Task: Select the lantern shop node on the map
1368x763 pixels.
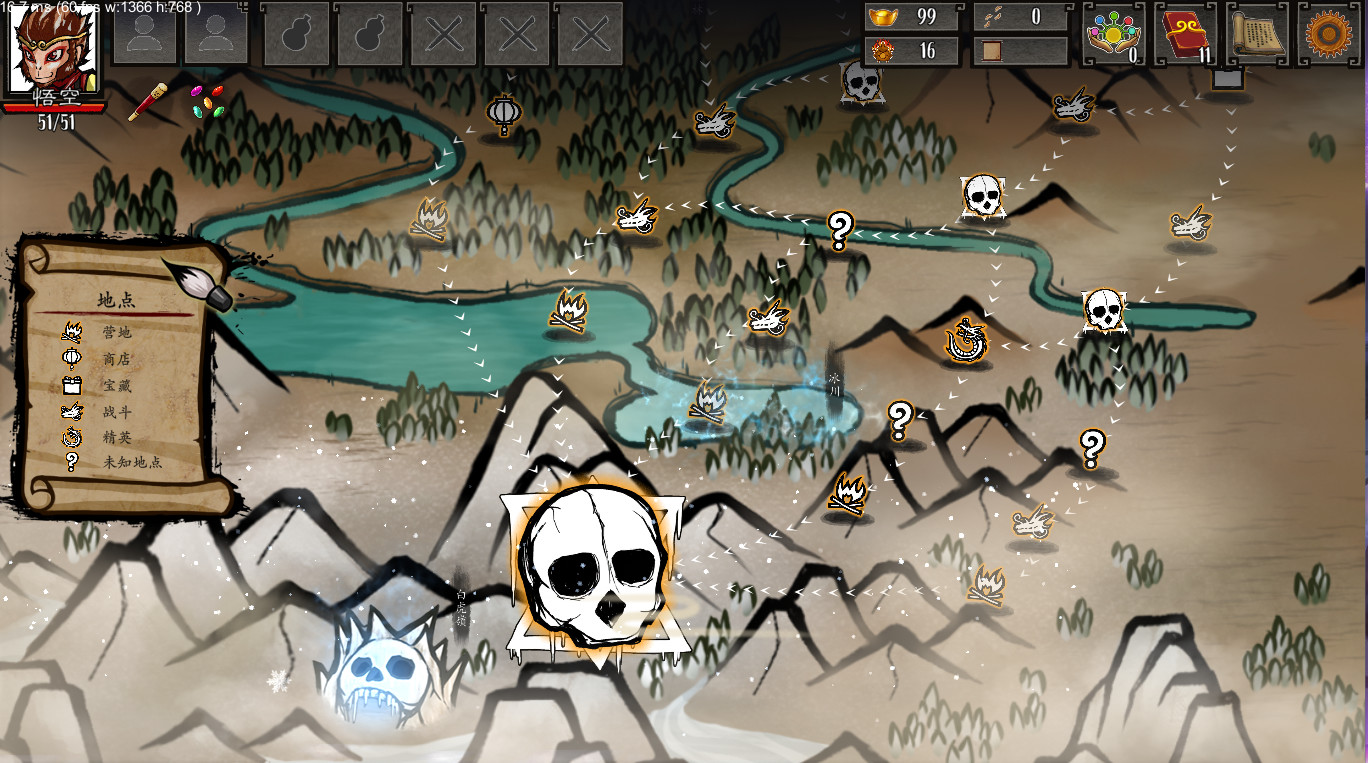Action: click(506, 113)
